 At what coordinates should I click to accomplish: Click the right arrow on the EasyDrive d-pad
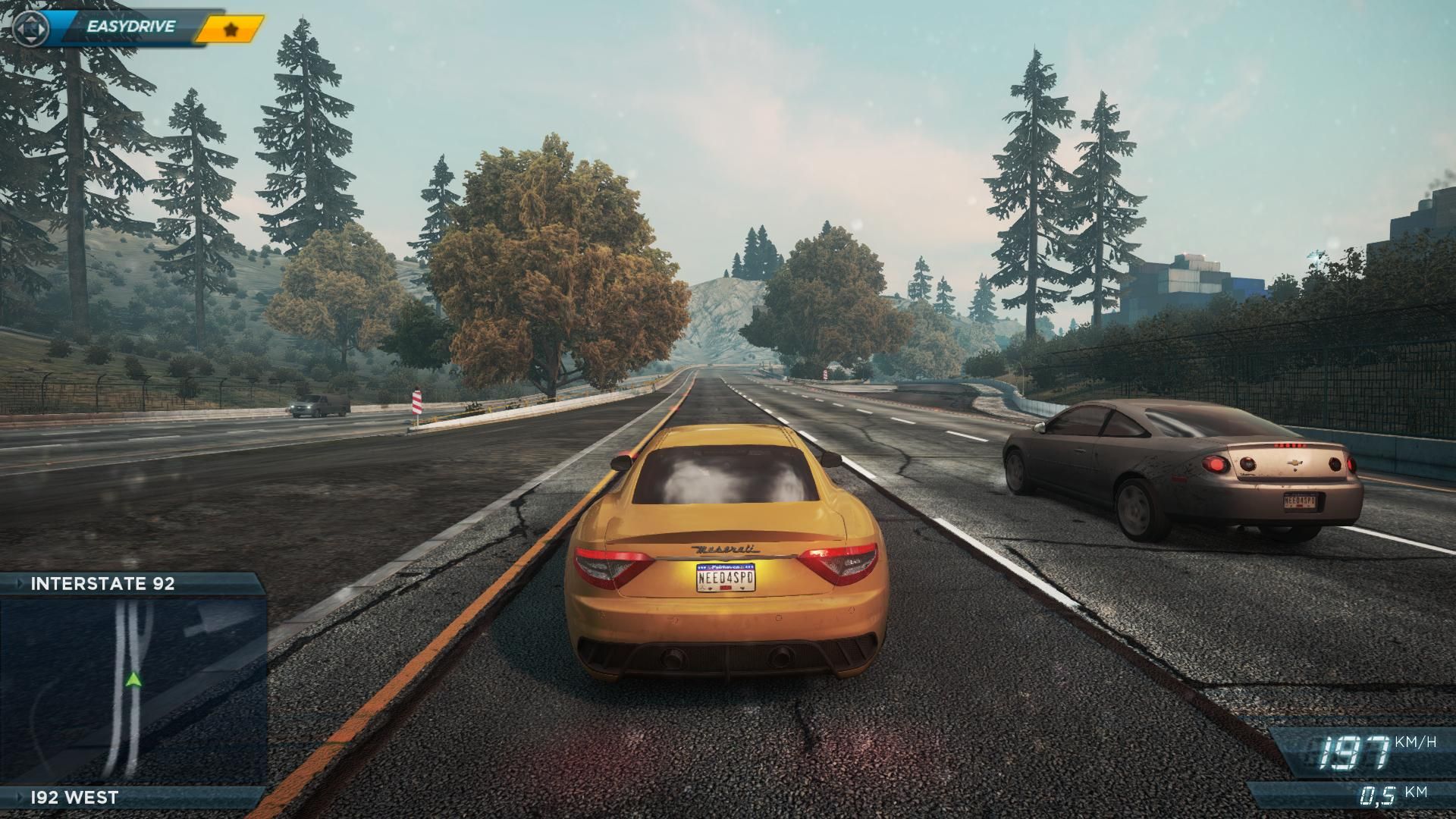(x=41, y=30)
